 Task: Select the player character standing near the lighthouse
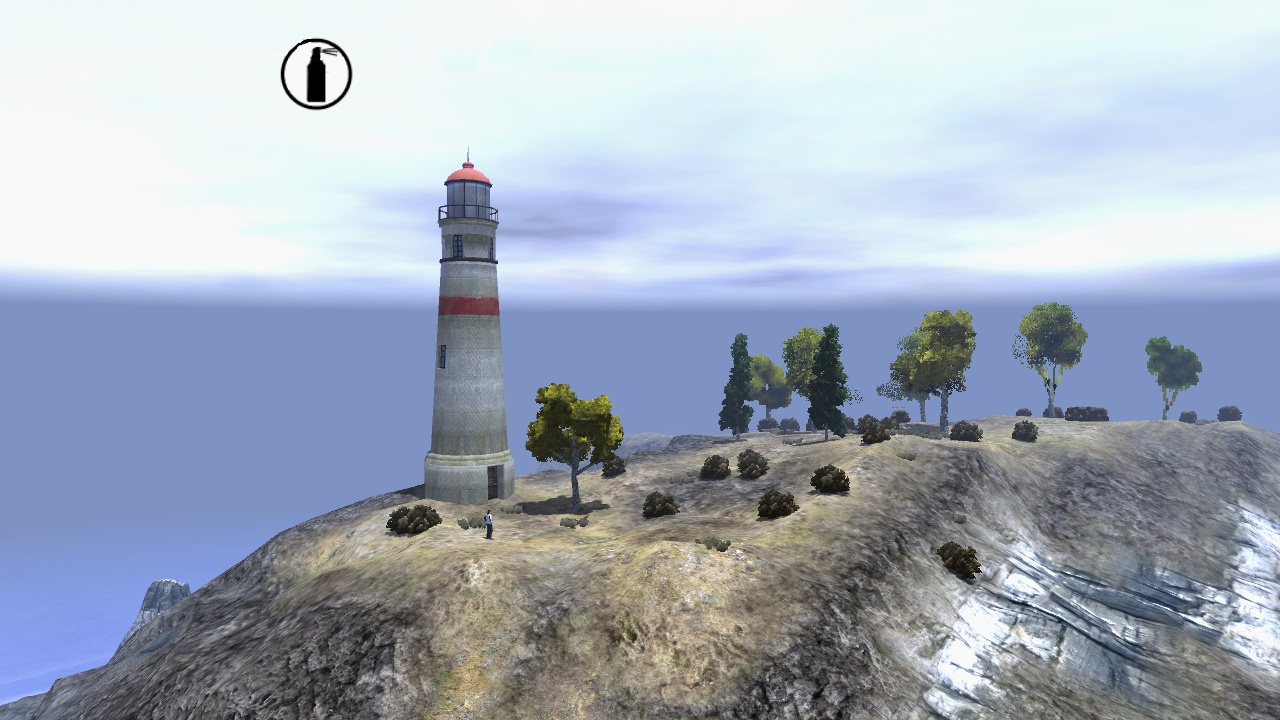488,524
